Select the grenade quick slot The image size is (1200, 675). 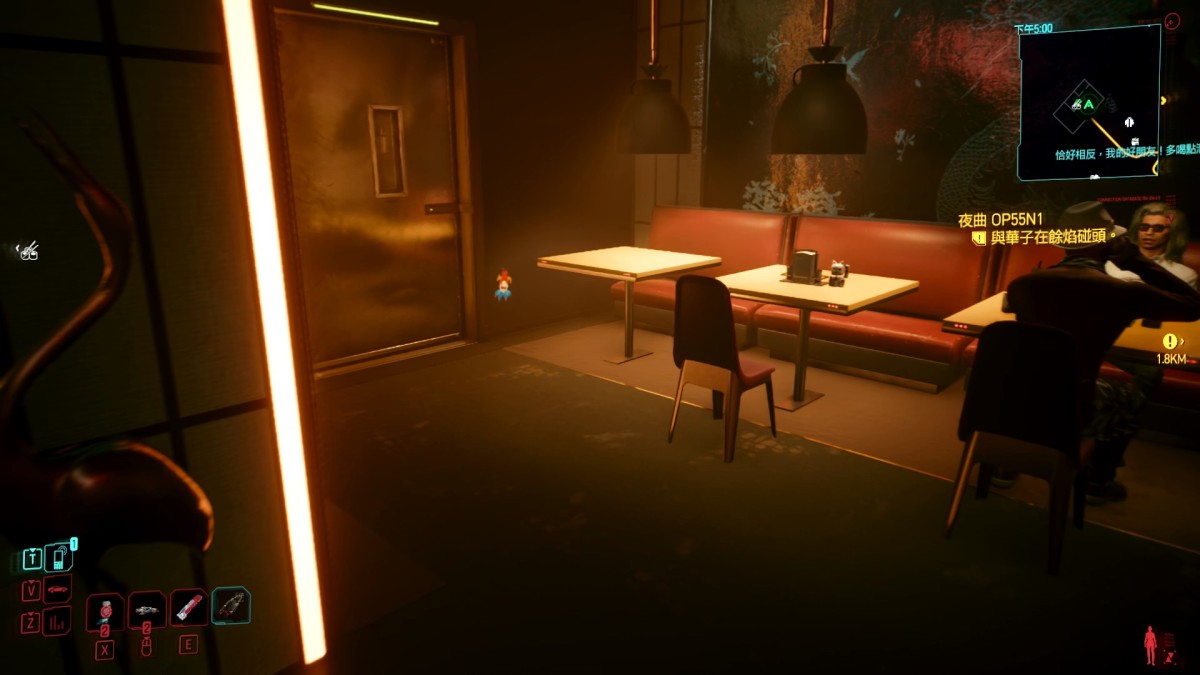[x=104, y=611]
